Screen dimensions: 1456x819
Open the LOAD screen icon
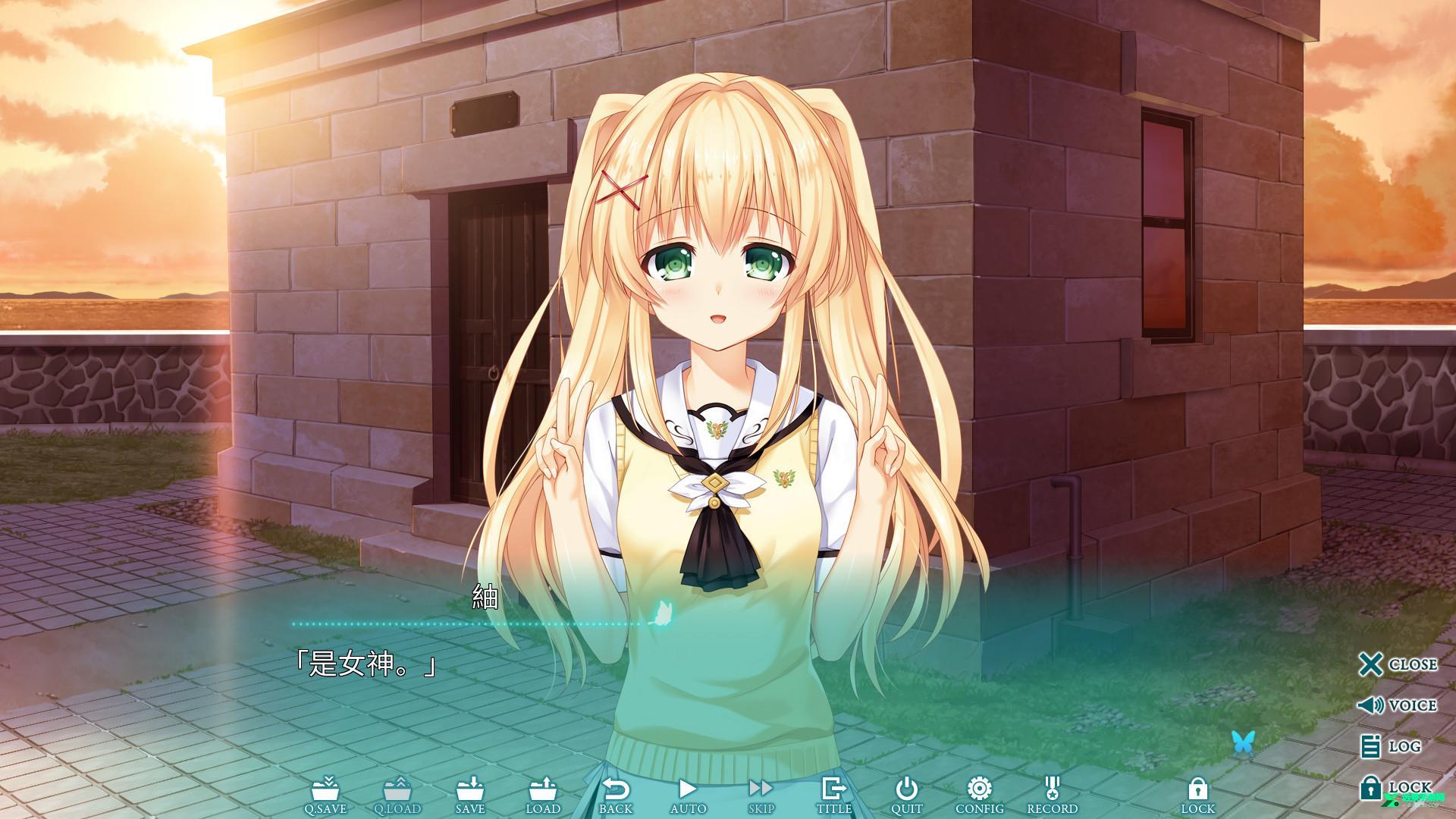(x=543, y=791)
